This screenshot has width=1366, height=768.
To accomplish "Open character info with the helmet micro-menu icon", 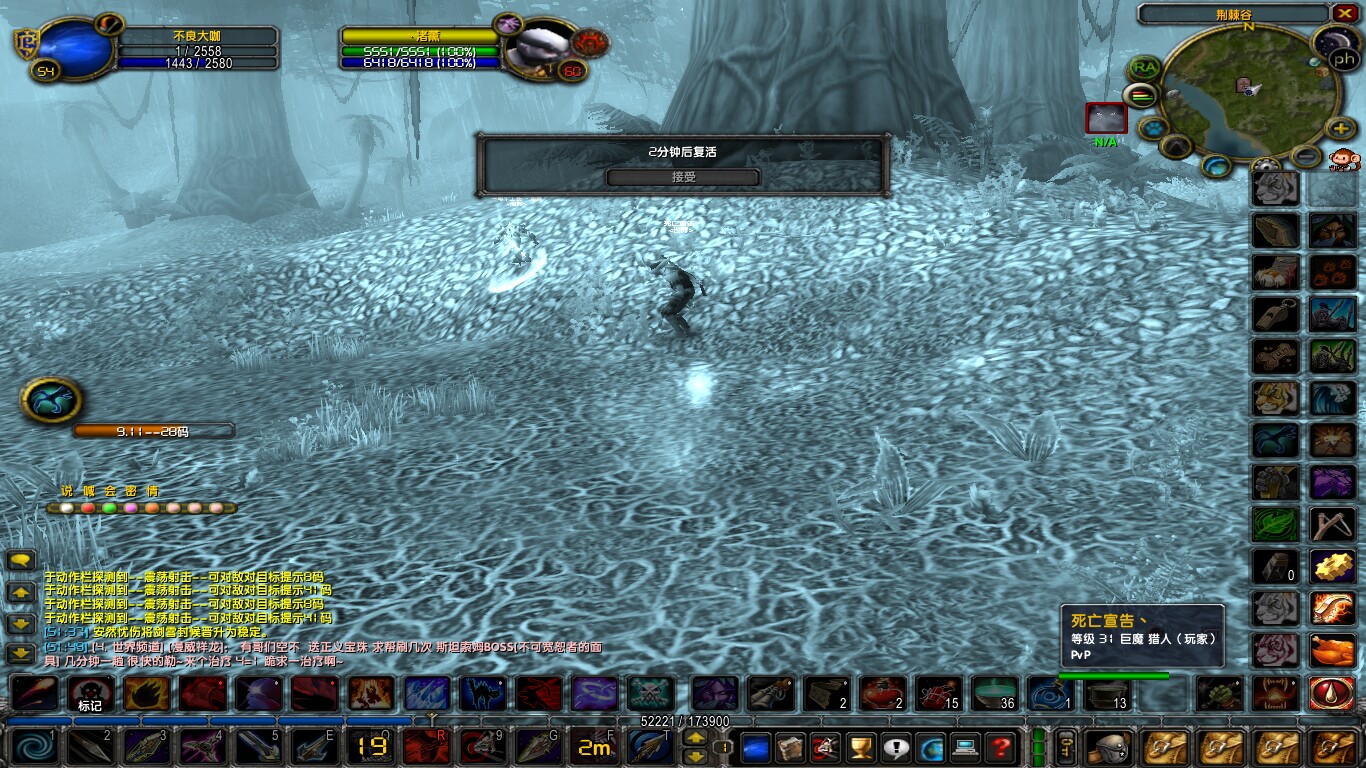I will click(x=1110, y=748).
